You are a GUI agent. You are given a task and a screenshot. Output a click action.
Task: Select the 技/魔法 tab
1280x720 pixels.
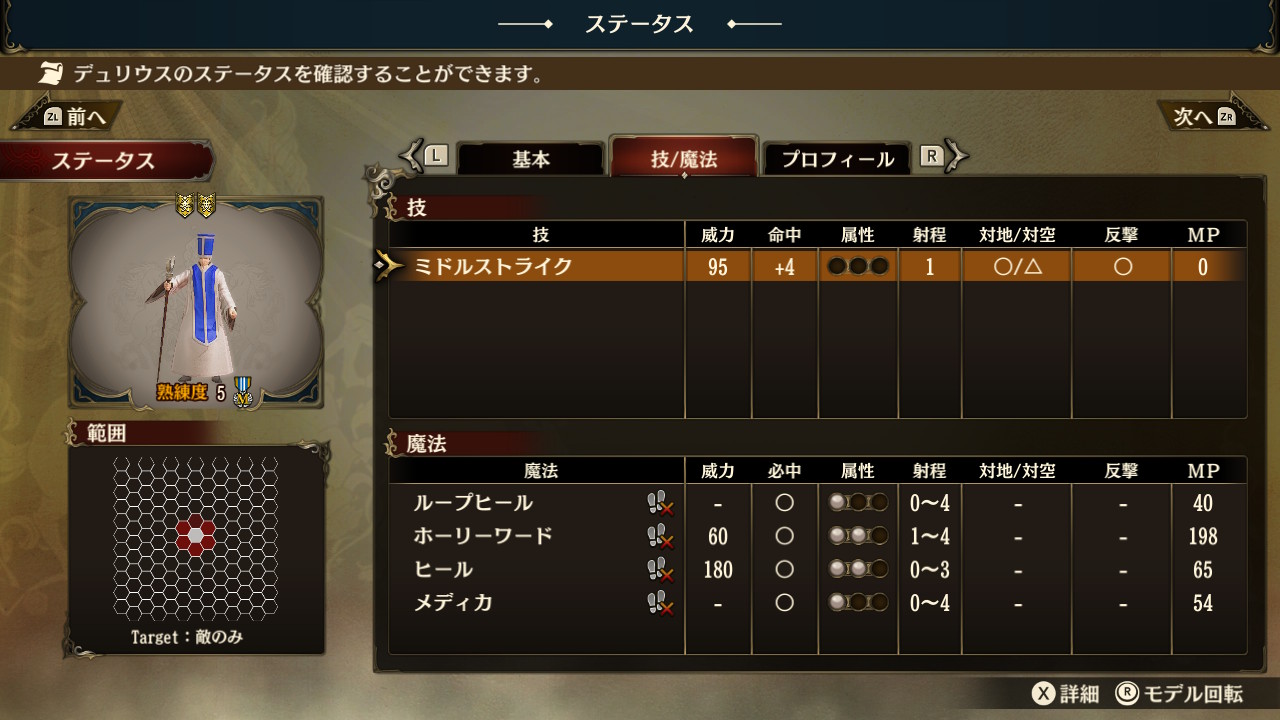tap(684, 159)
